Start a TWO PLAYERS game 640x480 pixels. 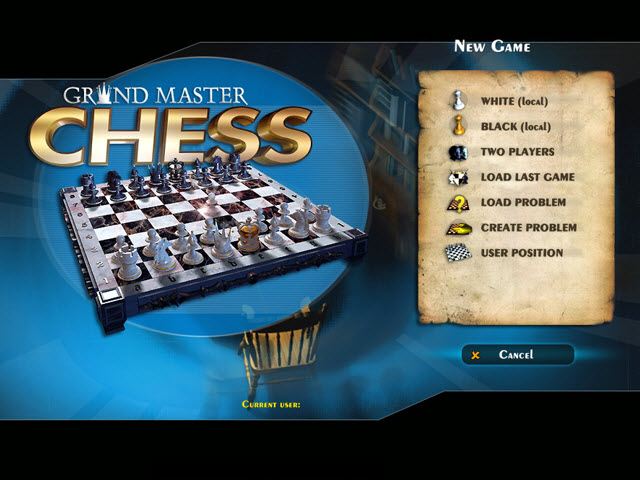coord(517,152)
